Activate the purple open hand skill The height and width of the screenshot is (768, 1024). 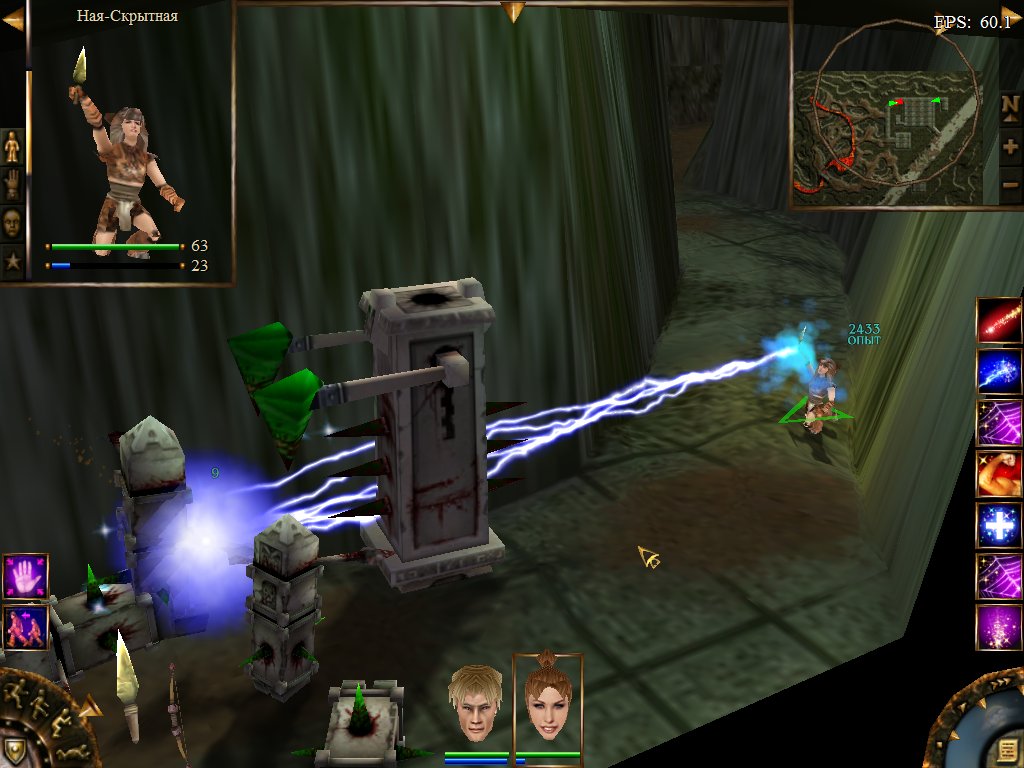point(24,577)
